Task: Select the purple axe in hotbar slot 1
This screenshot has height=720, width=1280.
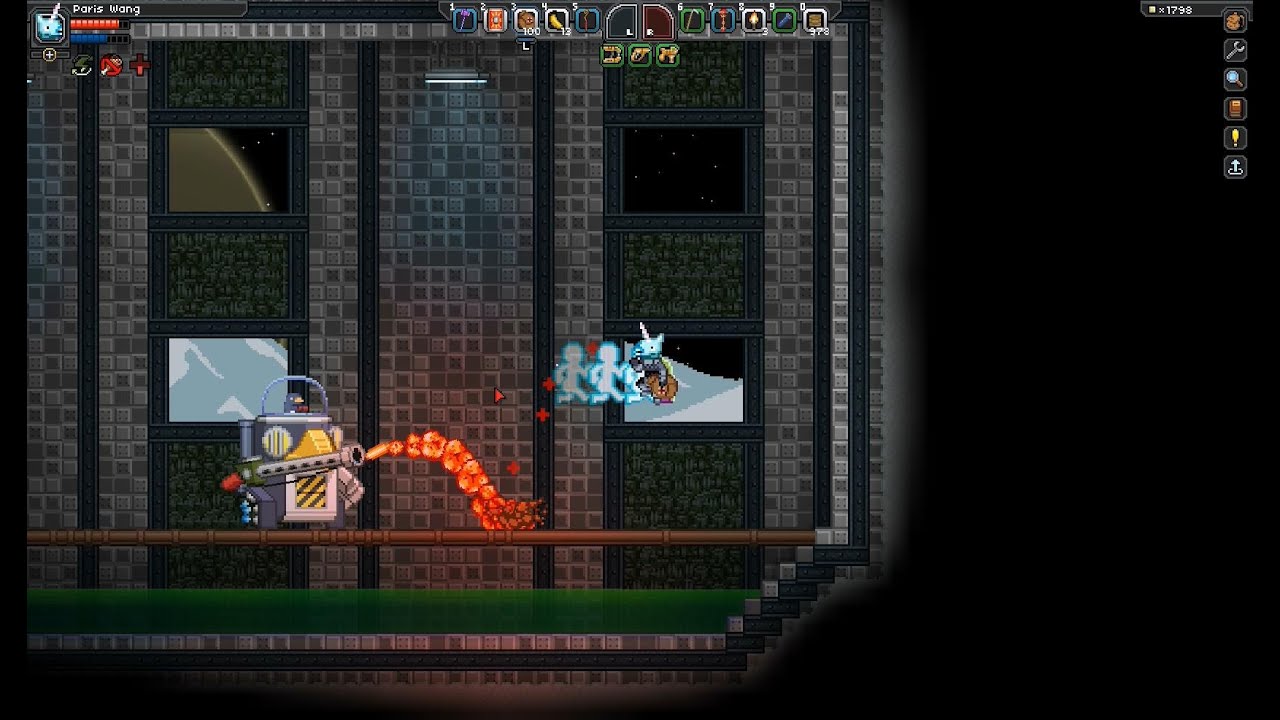Action: pos(465,20)
